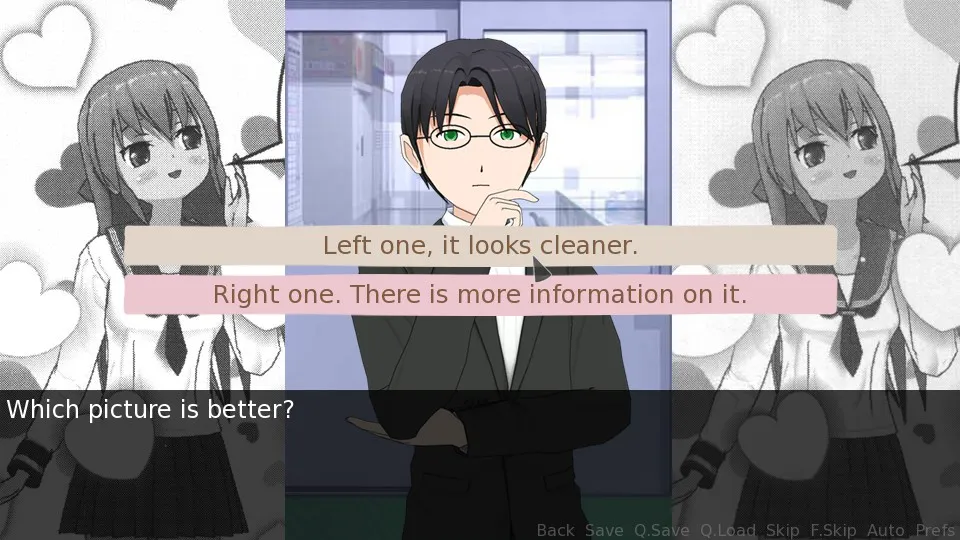Choose "Left one, it looks cleaner."
The image size is (960, 540).
point(480,245)
